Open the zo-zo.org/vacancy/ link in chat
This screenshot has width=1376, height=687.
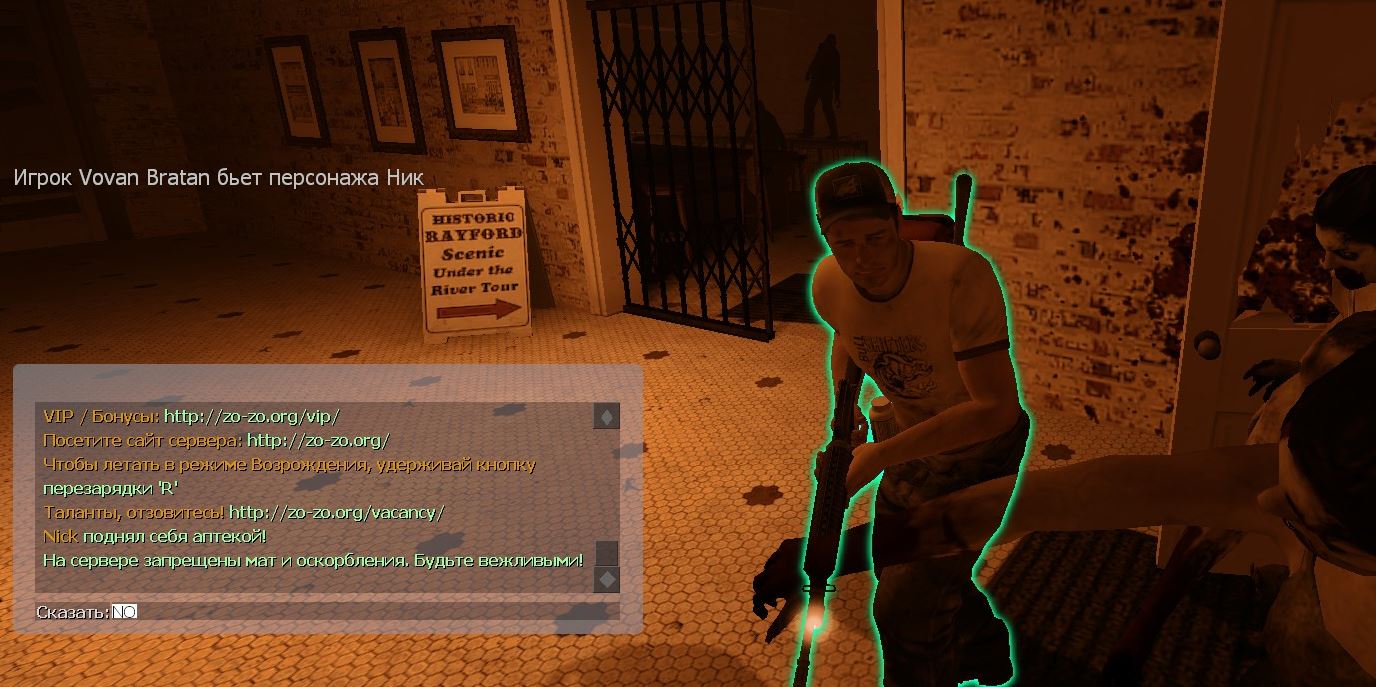point(336,512)
